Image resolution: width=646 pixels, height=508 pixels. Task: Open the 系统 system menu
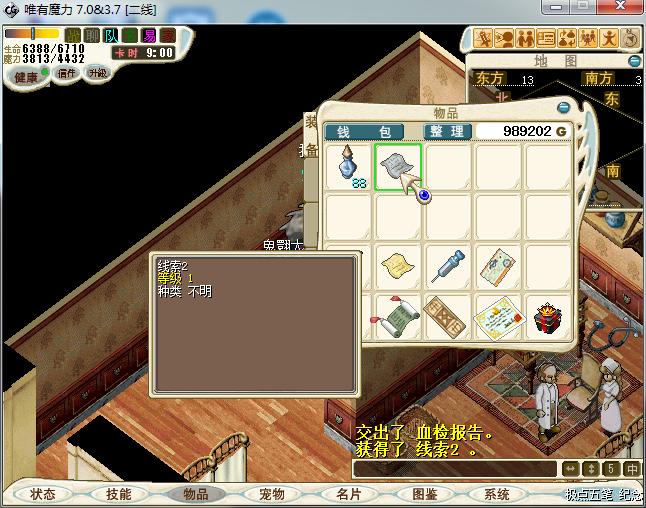tap(497, 494)
